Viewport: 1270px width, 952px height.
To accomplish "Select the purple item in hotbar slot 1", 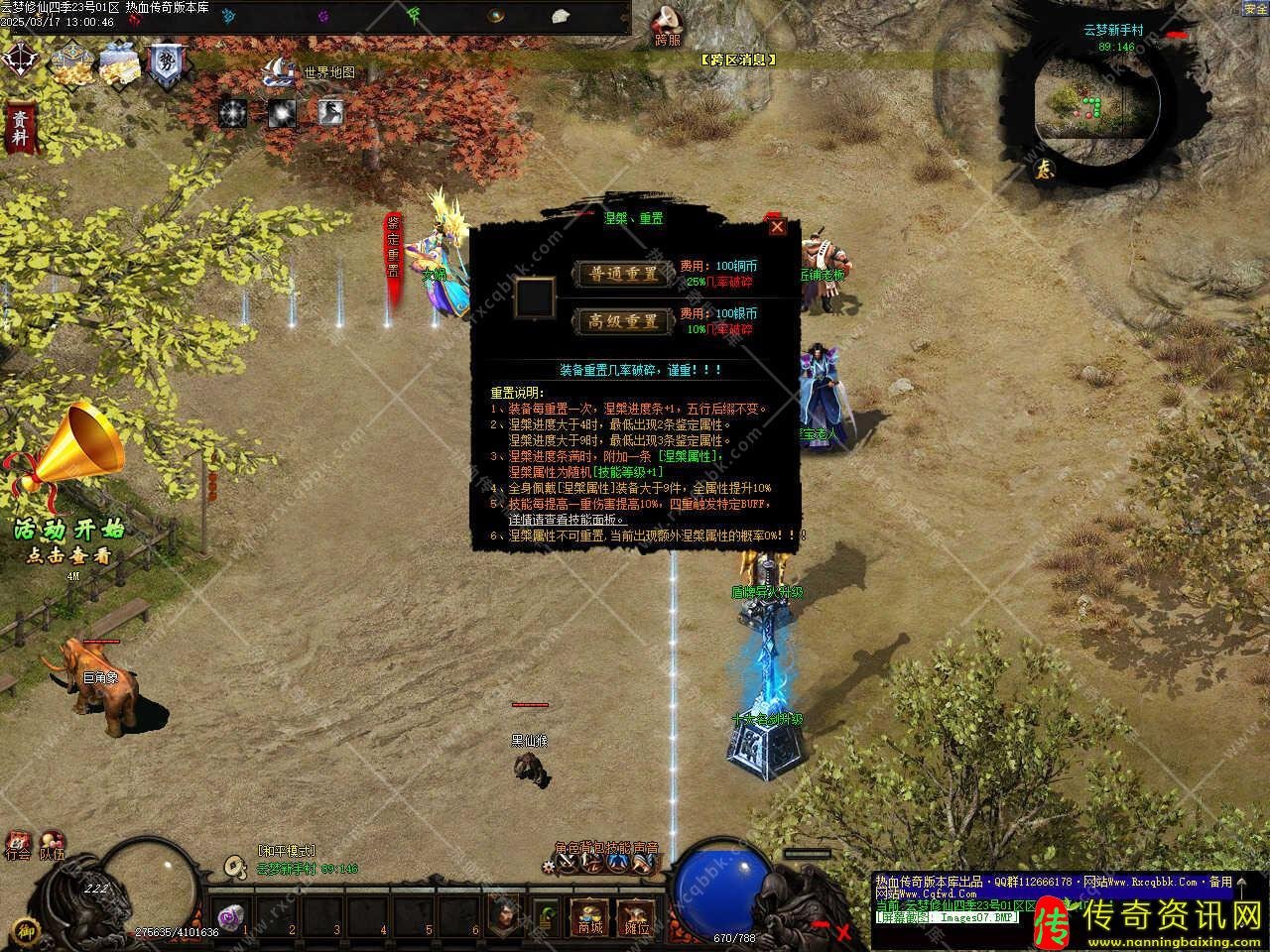I will tap(231, 917).
